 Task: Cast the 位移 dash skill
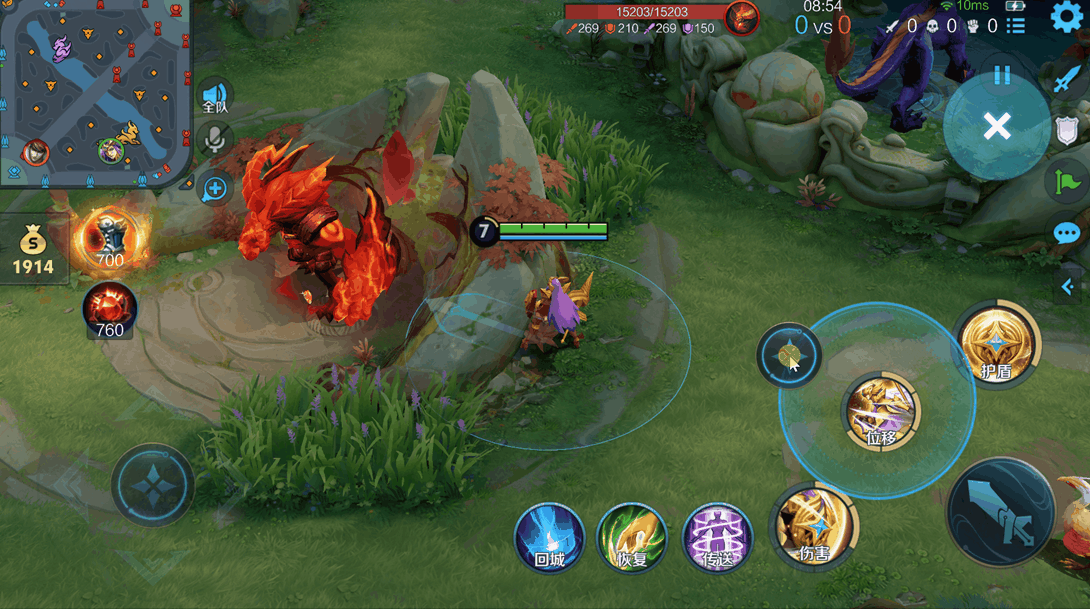881,411
